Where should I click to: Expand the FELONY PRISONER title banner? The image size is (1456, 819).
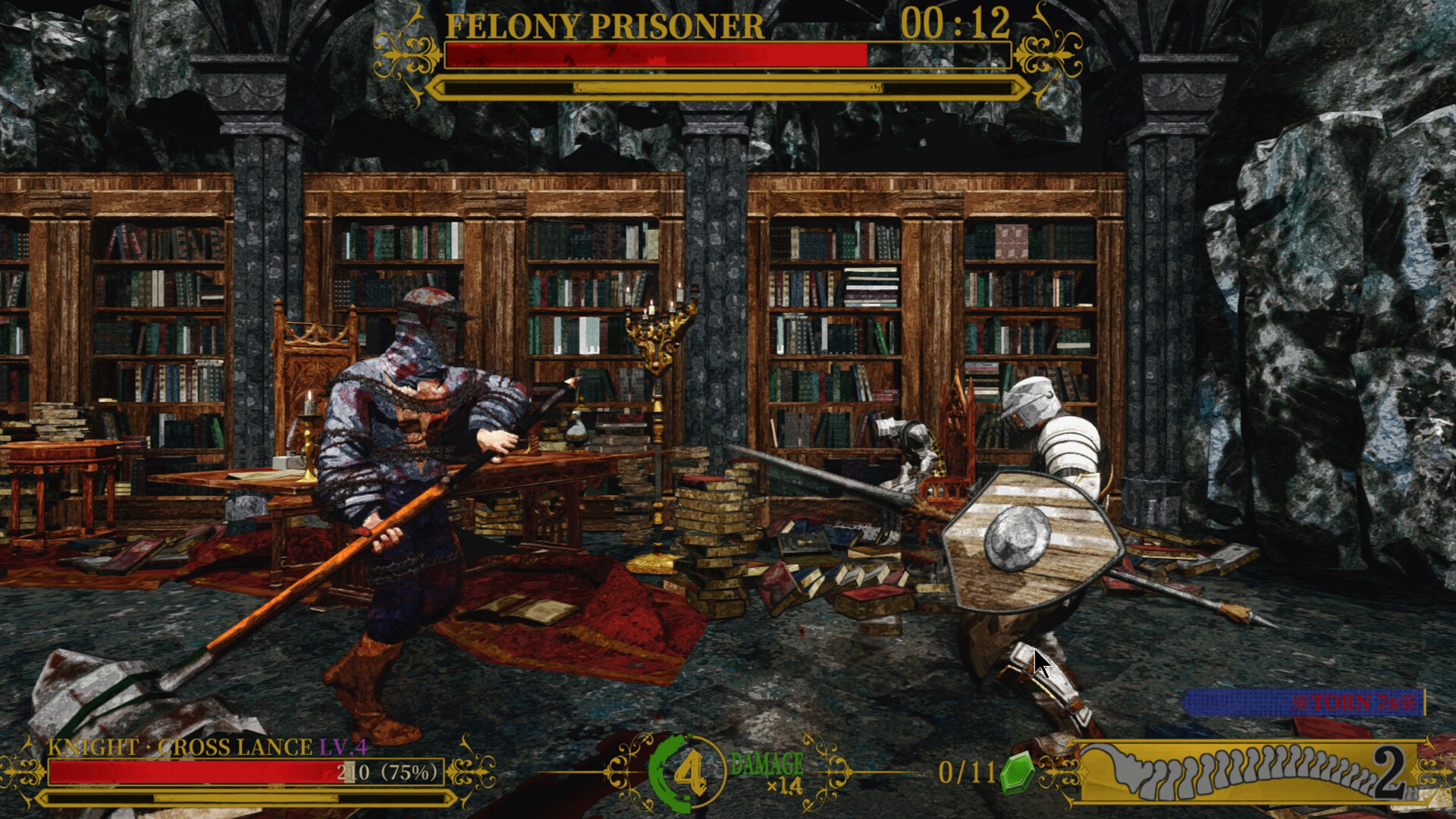[603, 25]
